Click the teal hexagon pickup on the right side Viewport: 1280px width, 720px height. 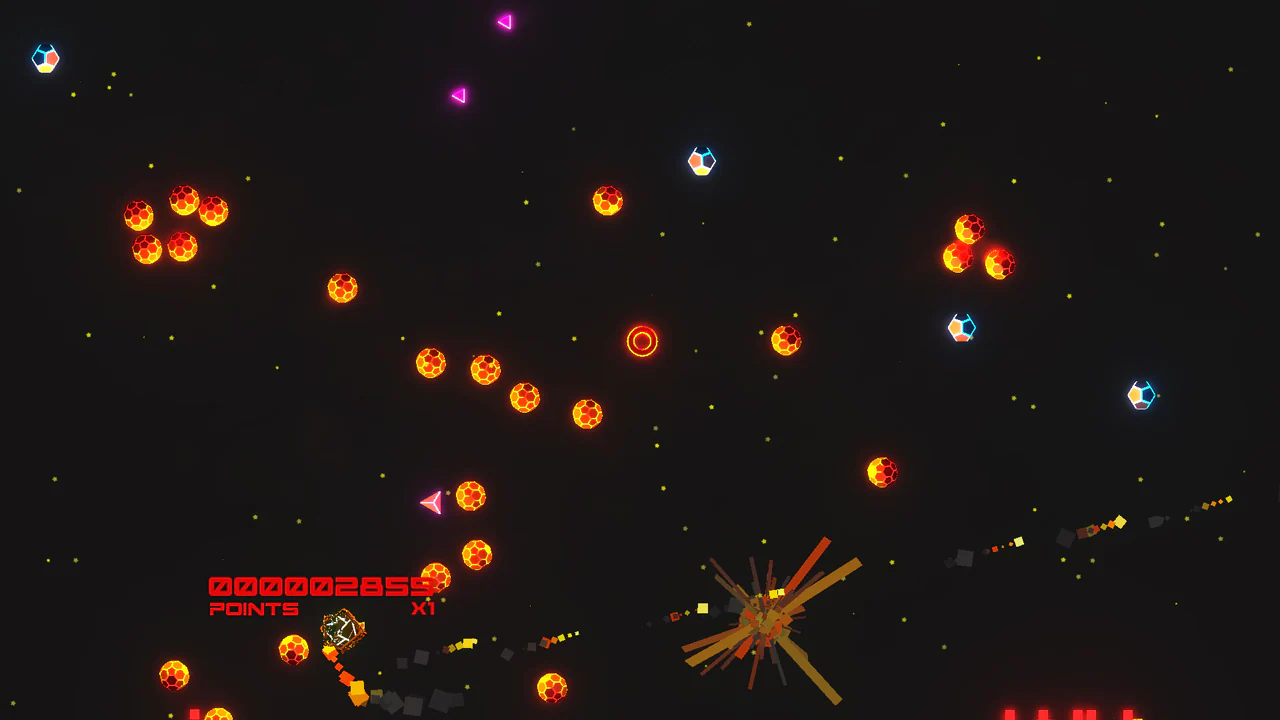coord(961,326)
